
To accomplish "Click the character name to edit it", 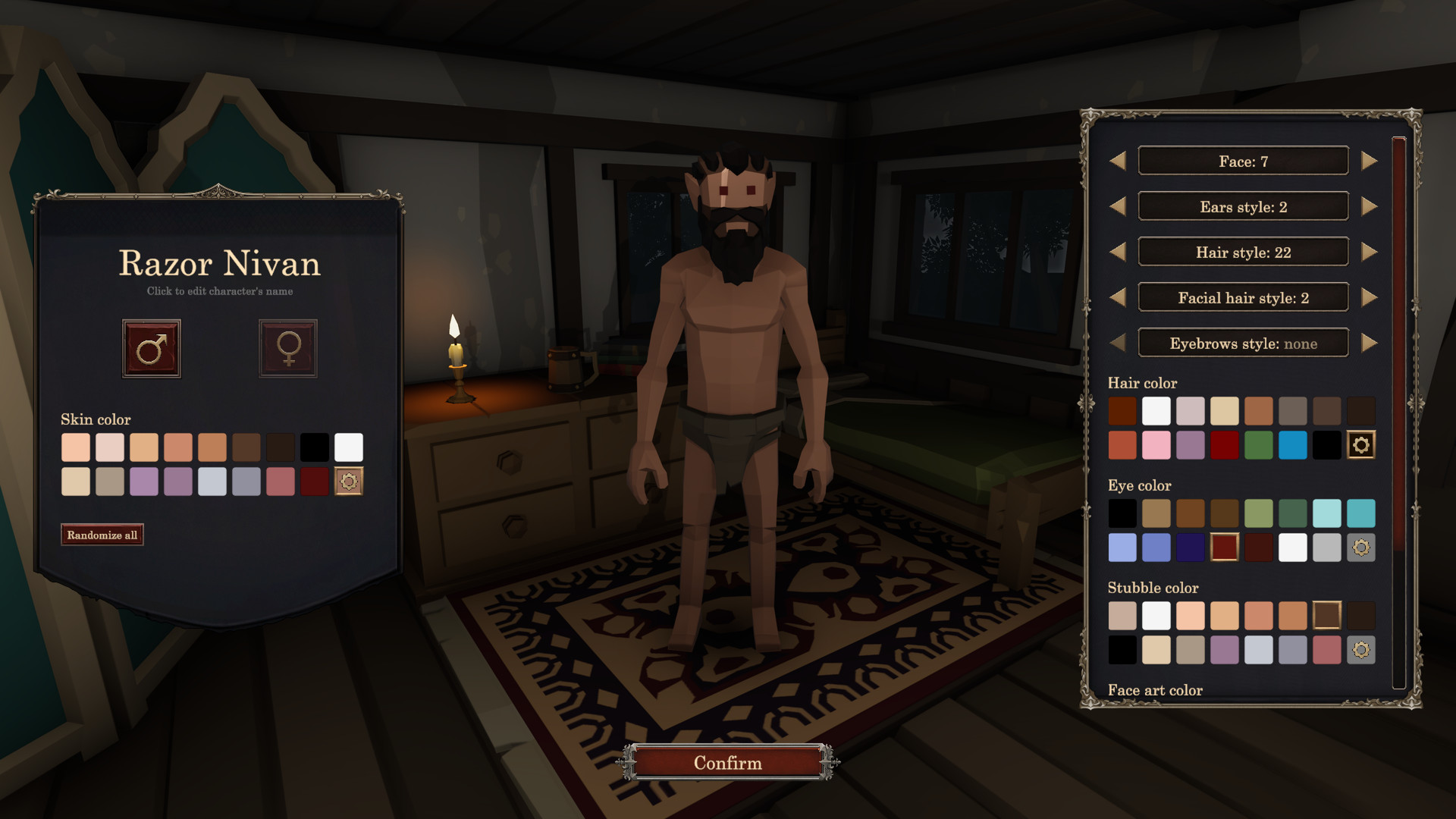I will [220, 265].
